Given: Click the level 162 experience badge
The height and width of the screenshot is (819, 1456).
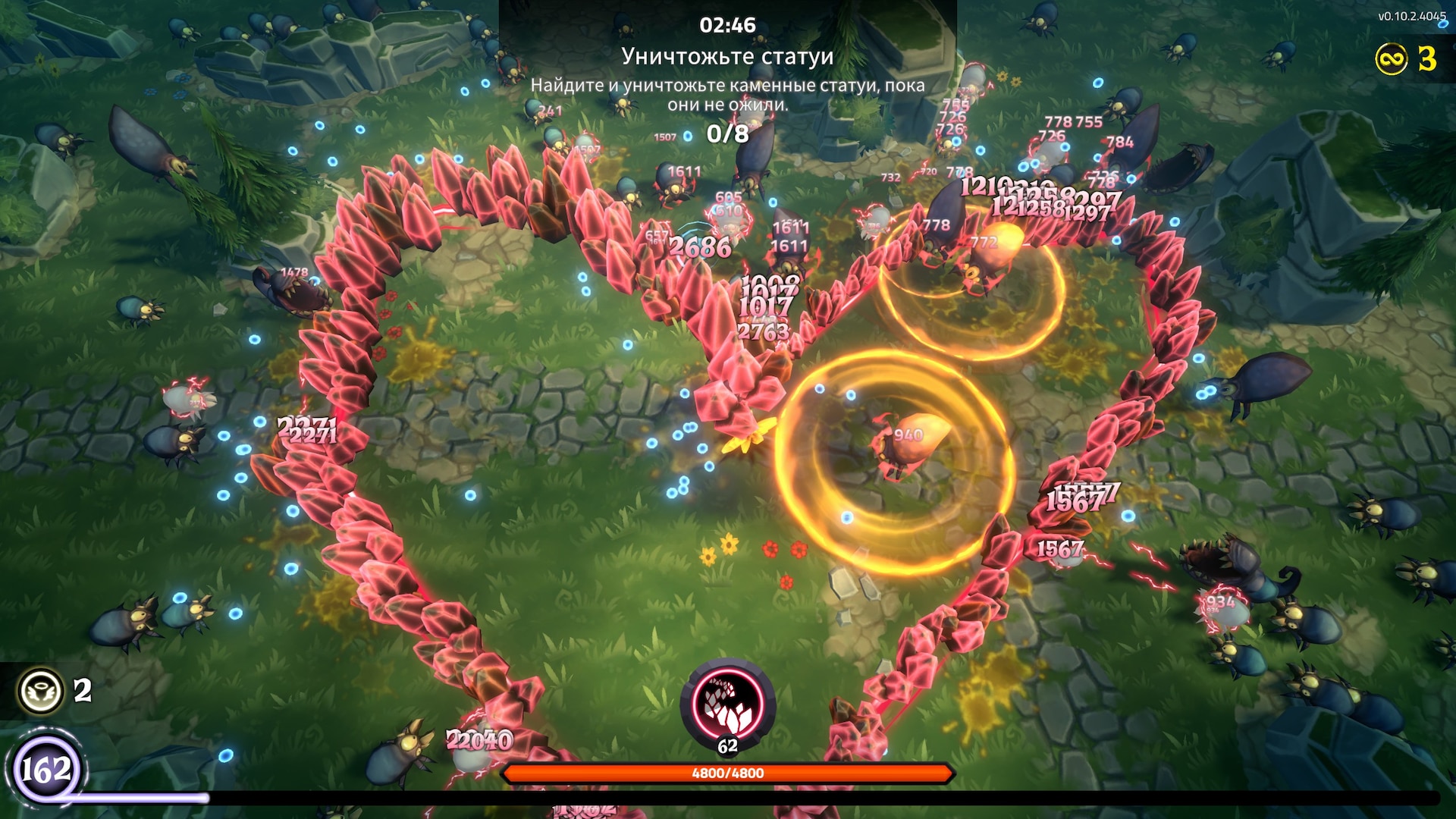Looking at the screenshot, I should [x=47, y=770].
